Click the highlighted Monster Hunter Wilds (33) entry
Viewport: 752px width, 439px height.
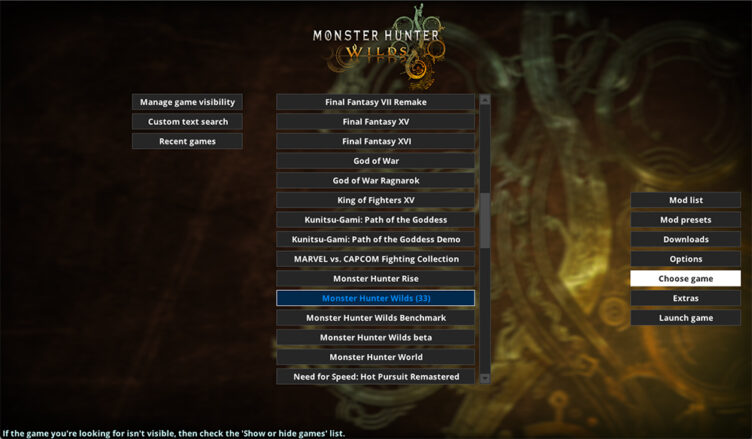[375, 298]
